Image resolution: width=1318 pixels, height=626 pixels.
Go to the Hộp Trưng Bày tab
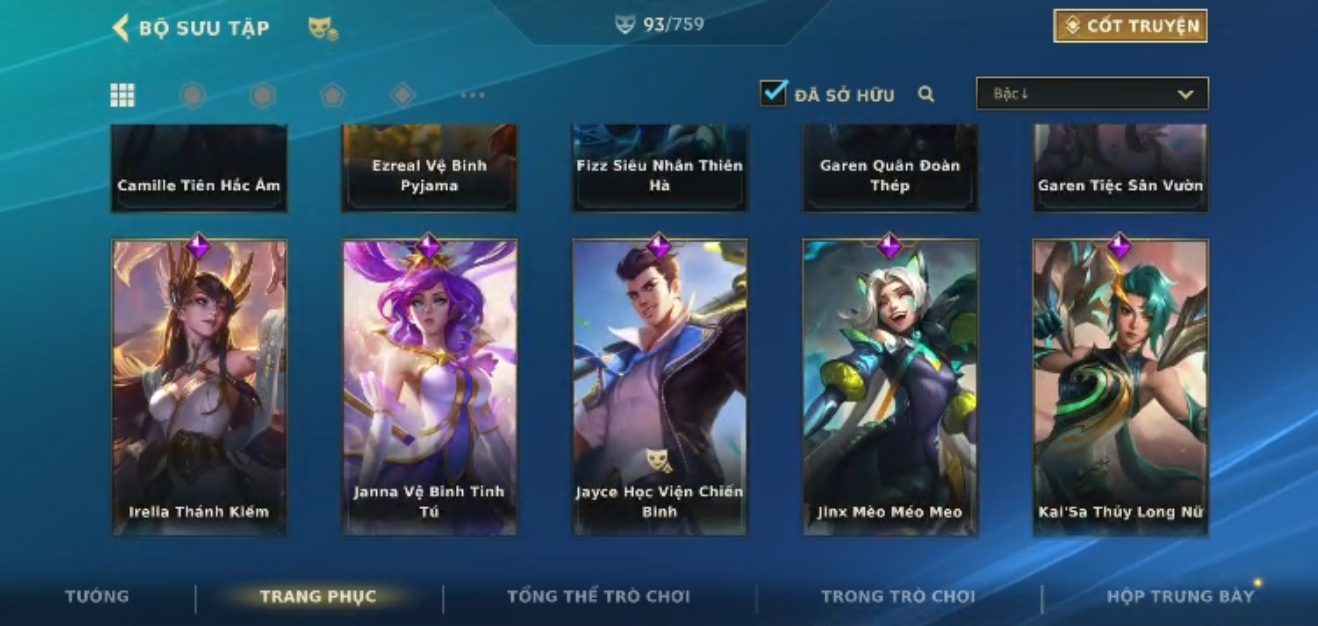(x=1179, y=597)
